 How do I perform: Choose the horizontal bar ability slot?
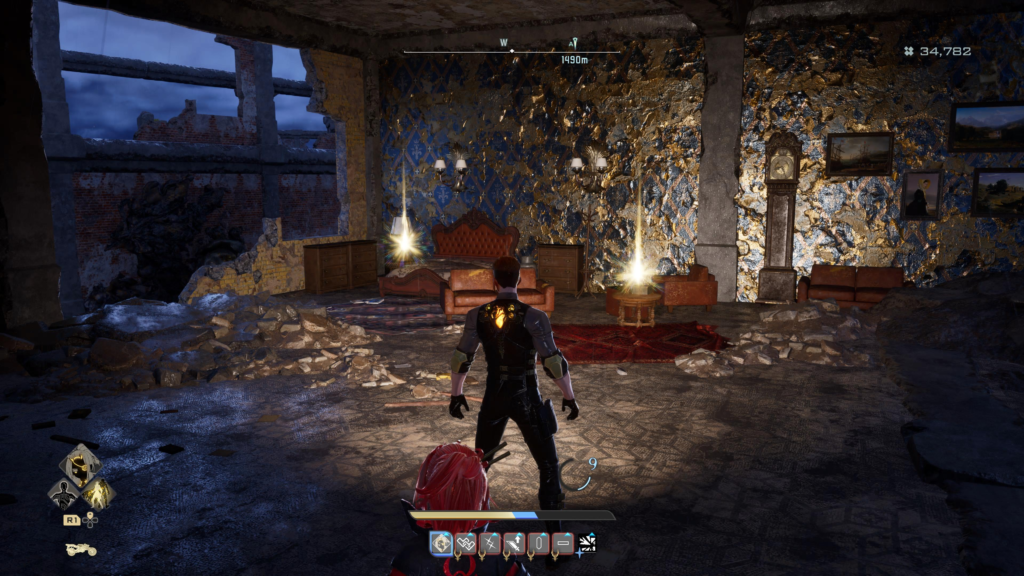click(562, 543)
